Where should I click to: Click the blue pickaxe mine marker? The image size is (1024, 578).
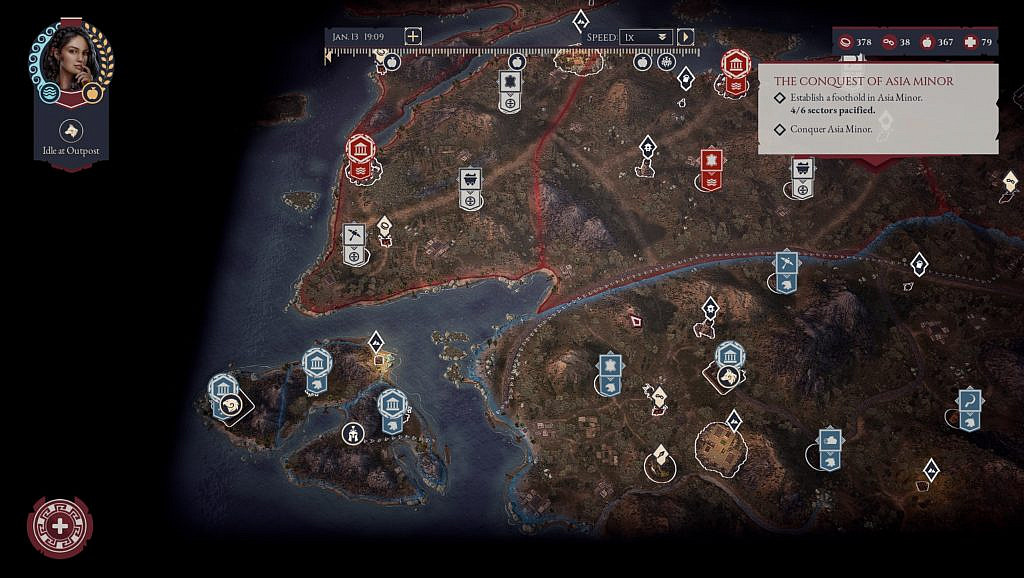coord(787,263)
